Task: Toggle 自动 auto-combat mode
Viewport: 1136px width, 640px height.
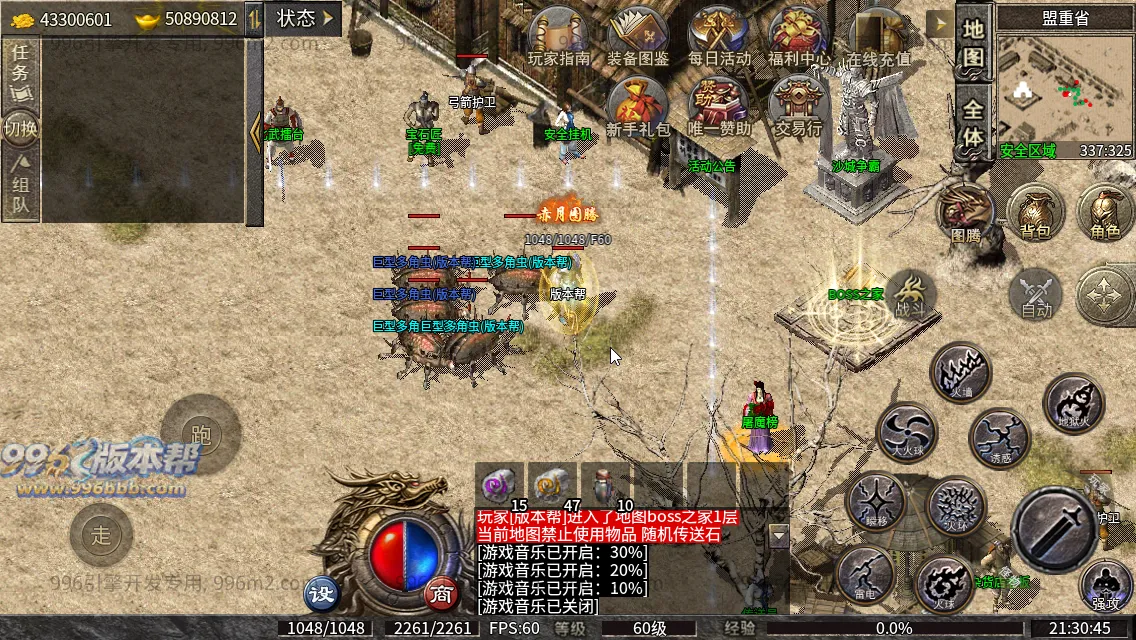Action: click(1036, 295)
